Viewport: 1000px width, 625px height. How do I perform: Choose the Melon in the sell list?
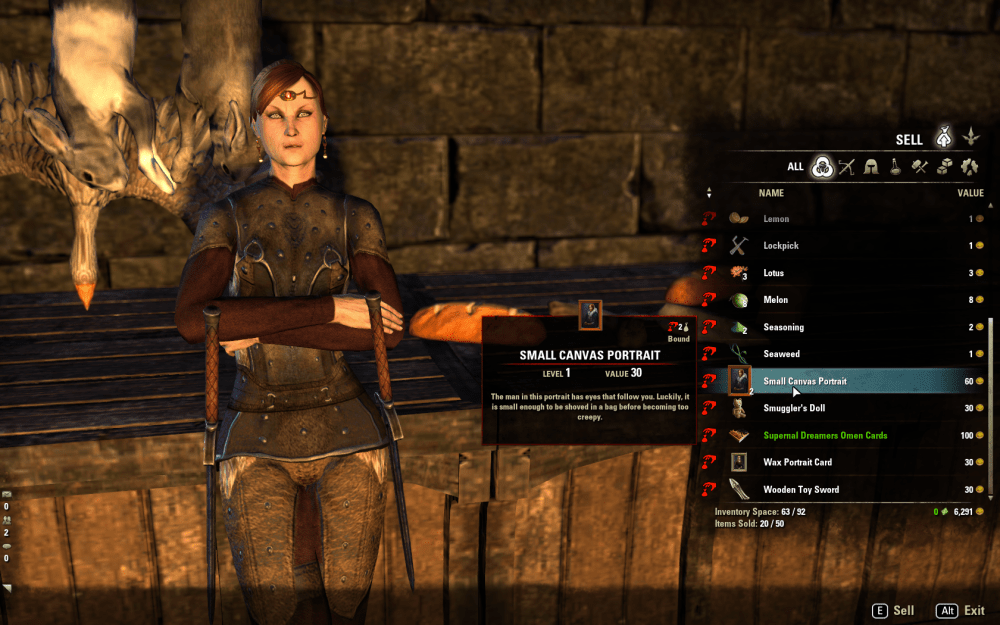[850, 300]
